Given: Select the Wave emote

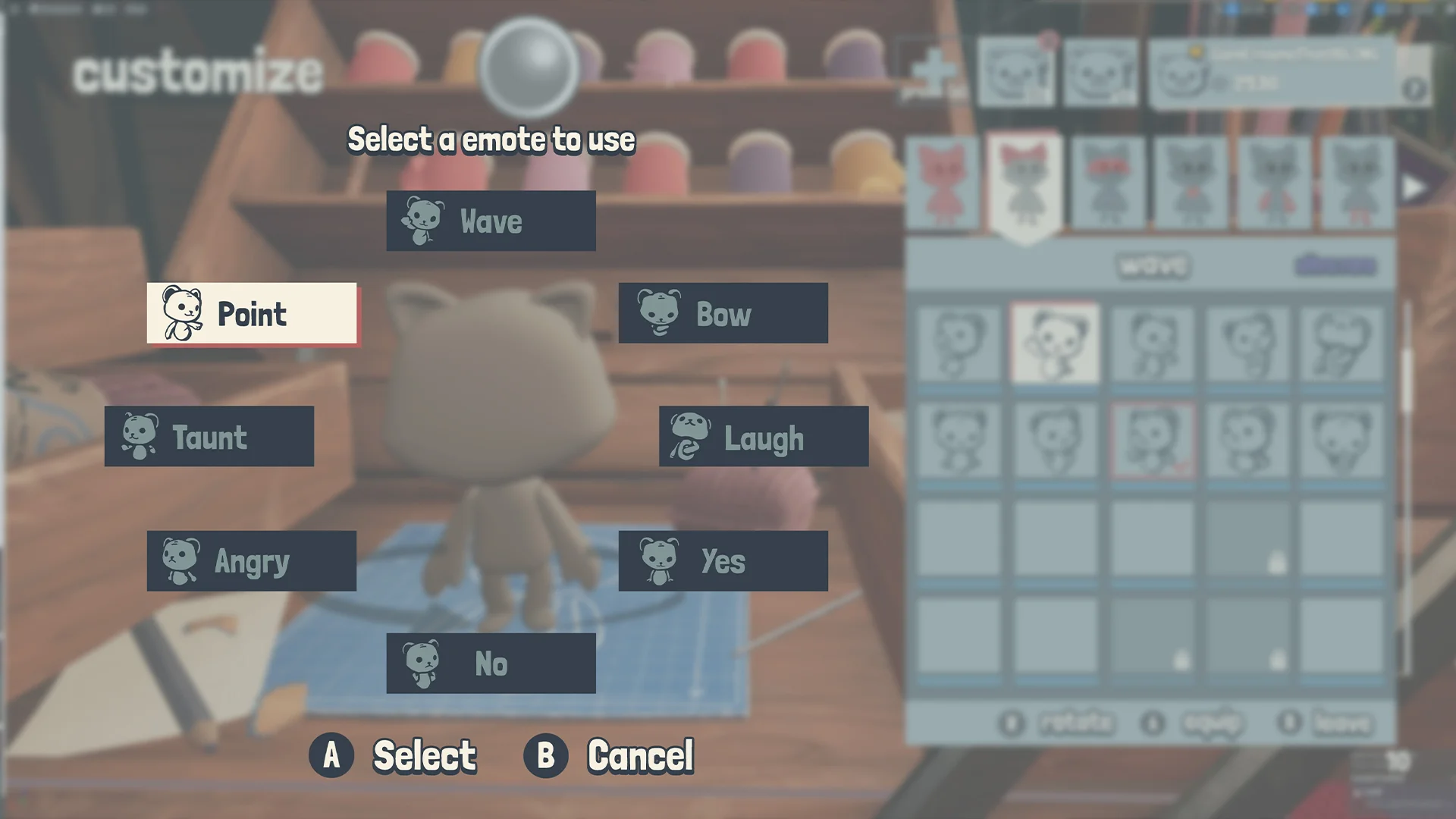Looking at the screenshot, I should 491,221.
